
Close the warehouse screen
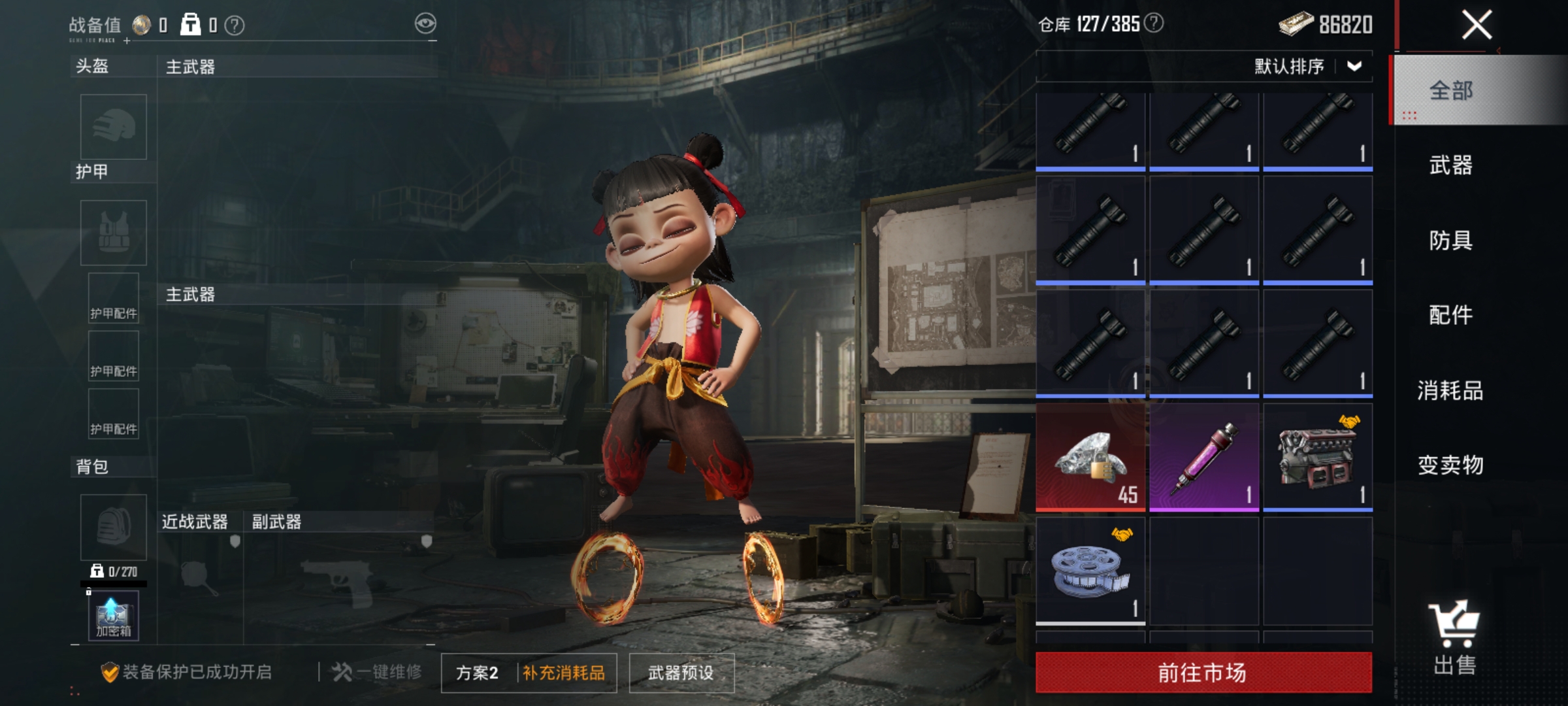click(1477, 26)
